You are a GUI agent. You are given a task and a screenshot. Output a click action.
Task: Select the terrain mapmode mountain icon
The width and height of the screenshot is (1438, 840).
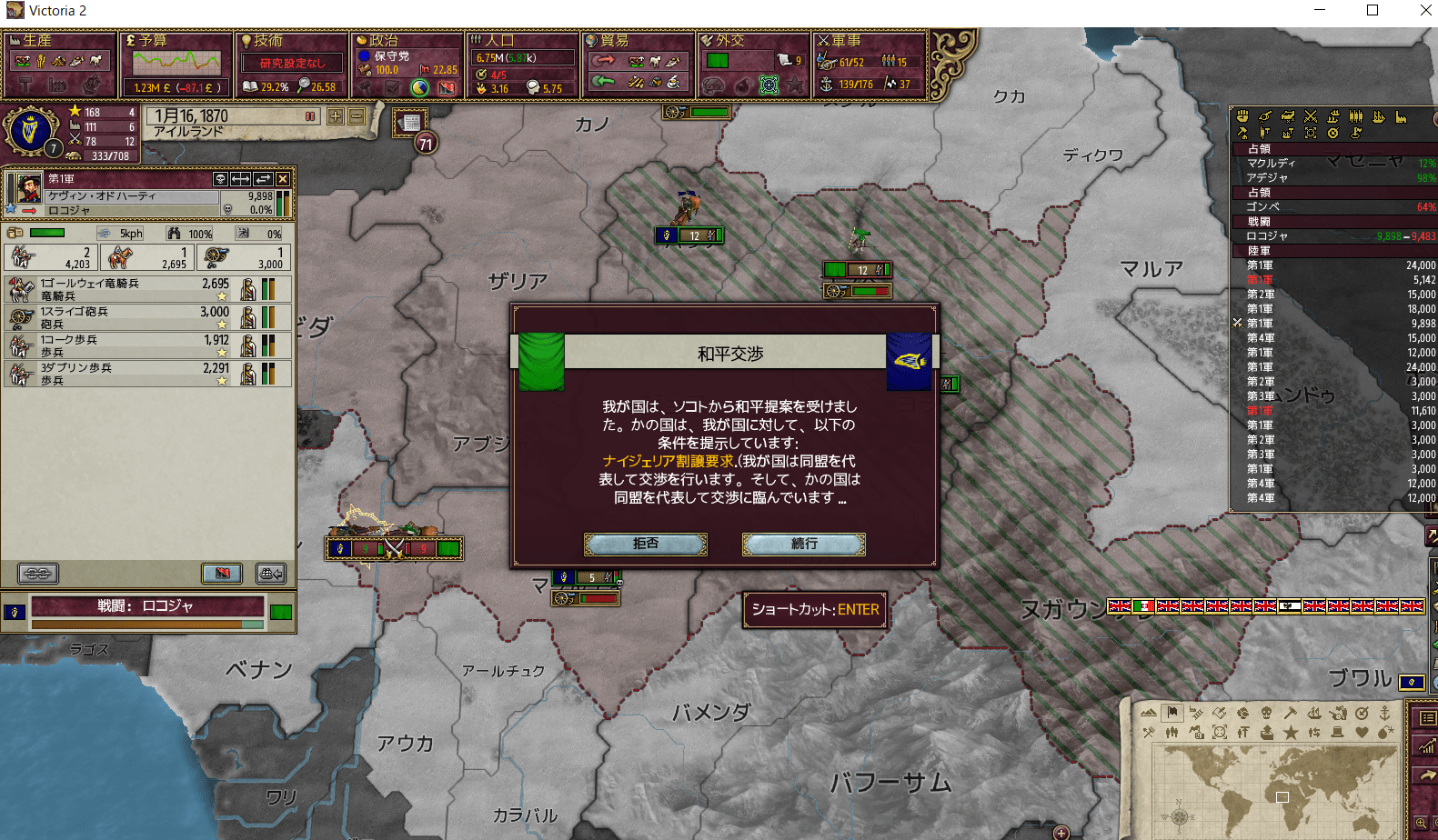1148,713
